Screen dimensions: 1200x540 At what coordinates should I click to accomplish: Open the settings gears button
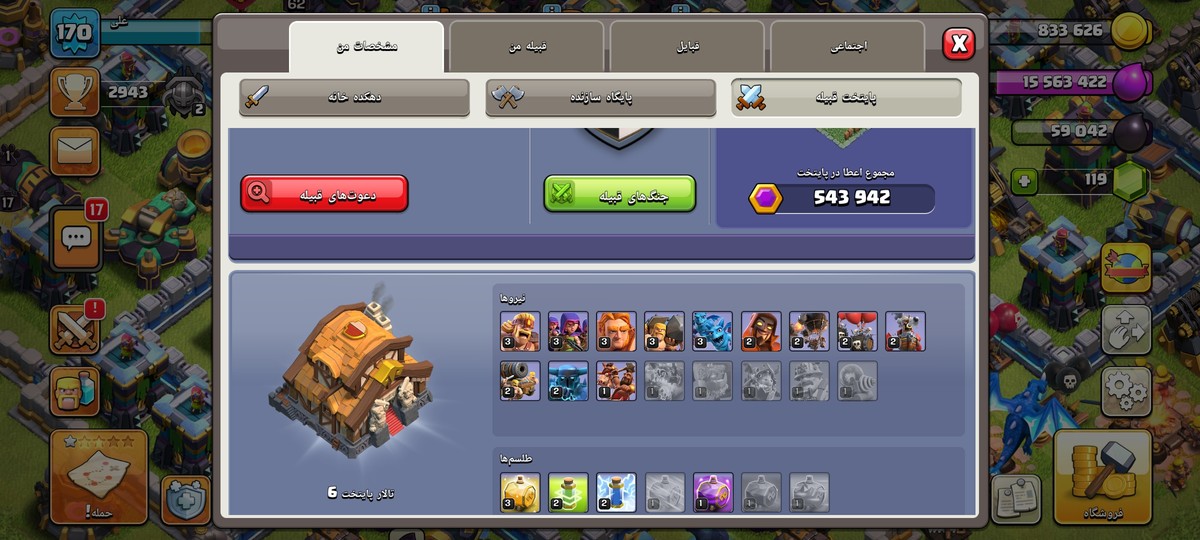tap(1126, 389)
